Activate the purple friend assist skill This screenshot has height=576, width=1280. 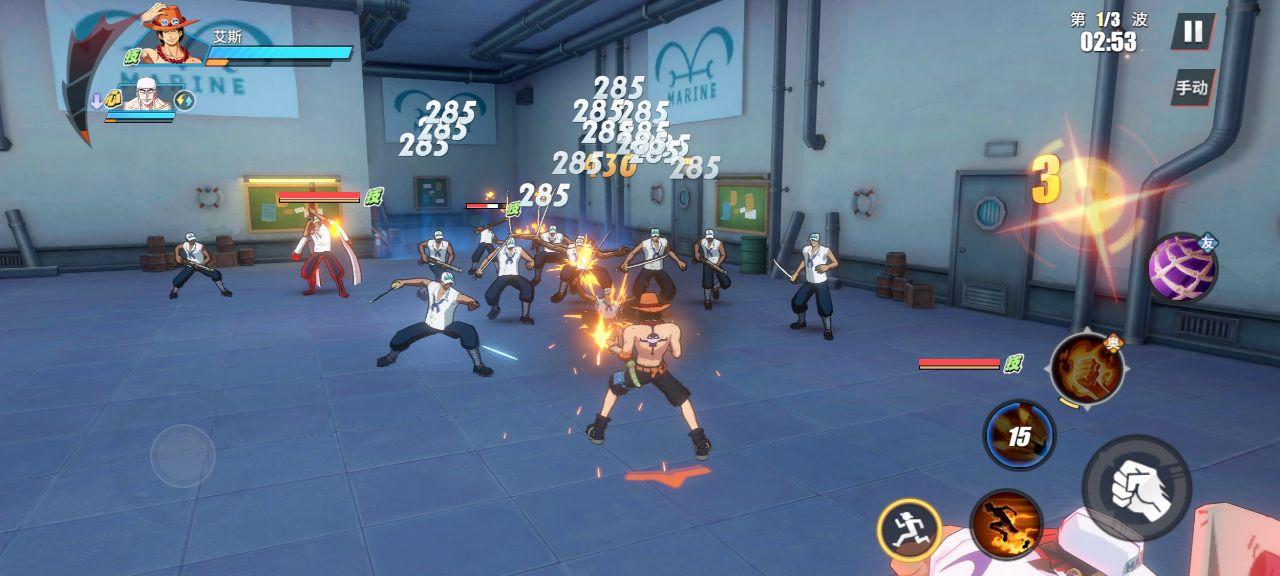click(1181, 268)
